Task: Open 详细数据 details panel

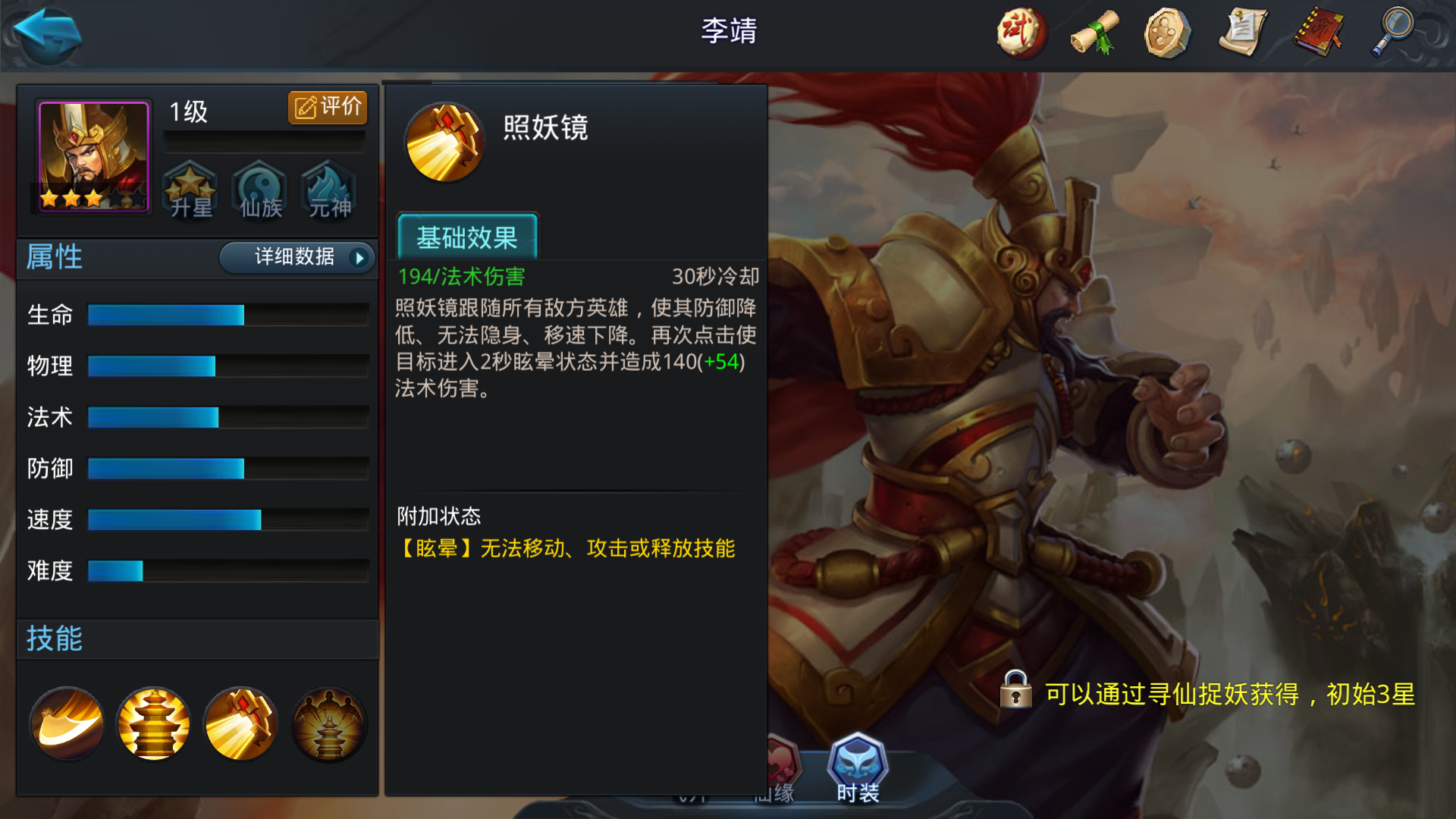Action: click(x=294, y=258)
